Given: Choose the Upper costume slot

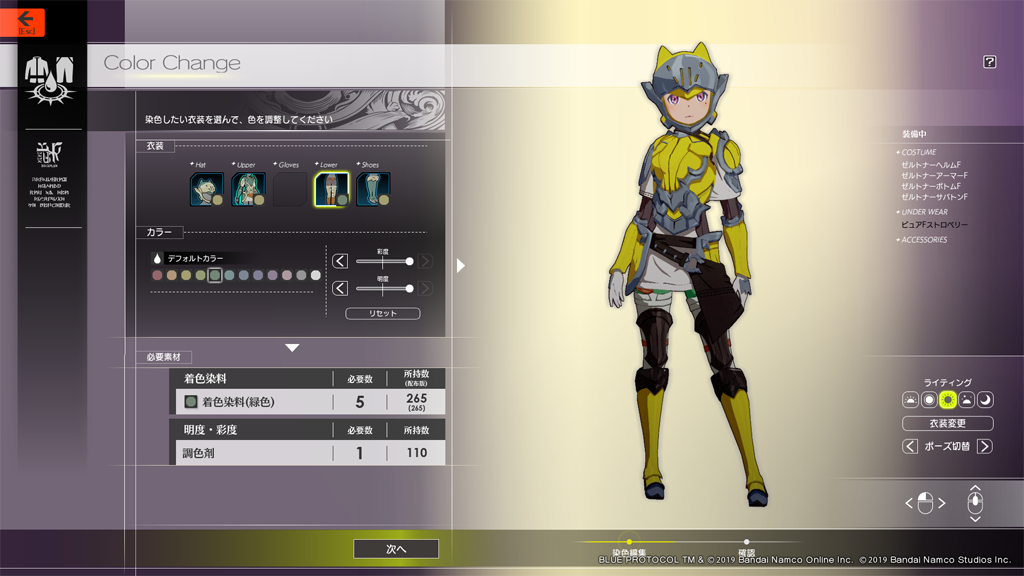Looking at the screenshot, I should 248,189.
